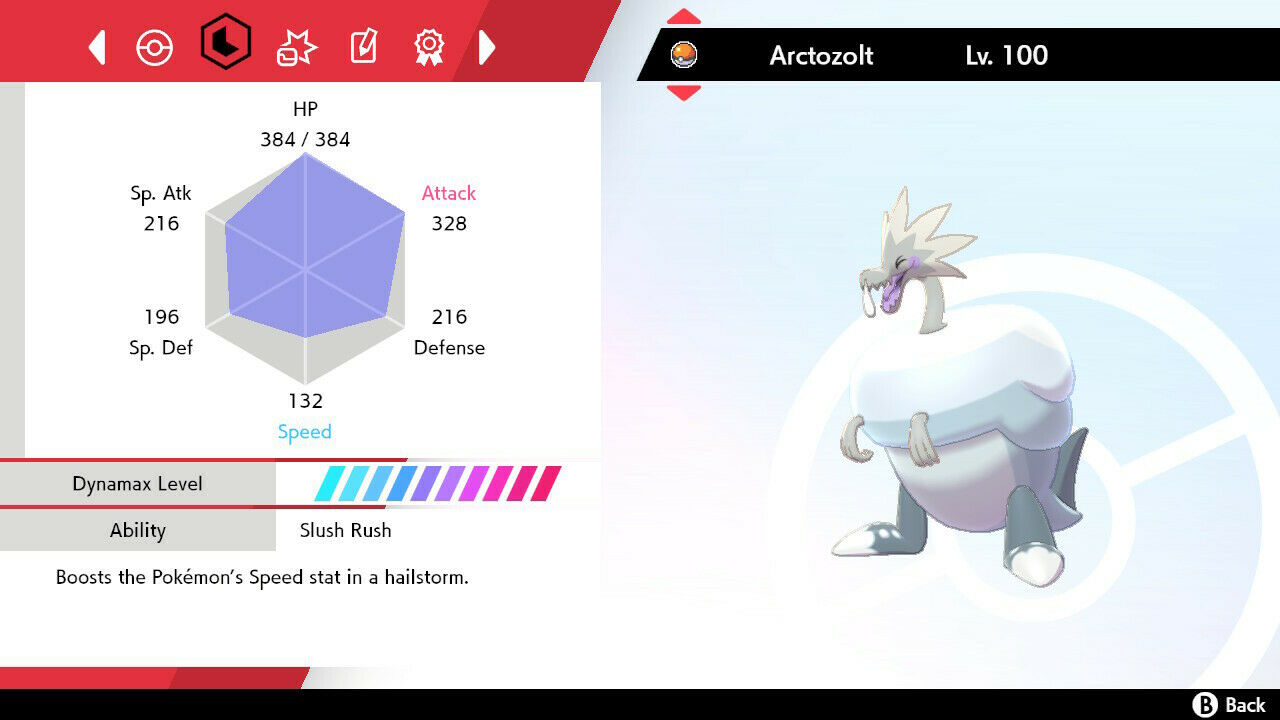
Task: Select the Slush Rush ability row
Action: (345, 530)
